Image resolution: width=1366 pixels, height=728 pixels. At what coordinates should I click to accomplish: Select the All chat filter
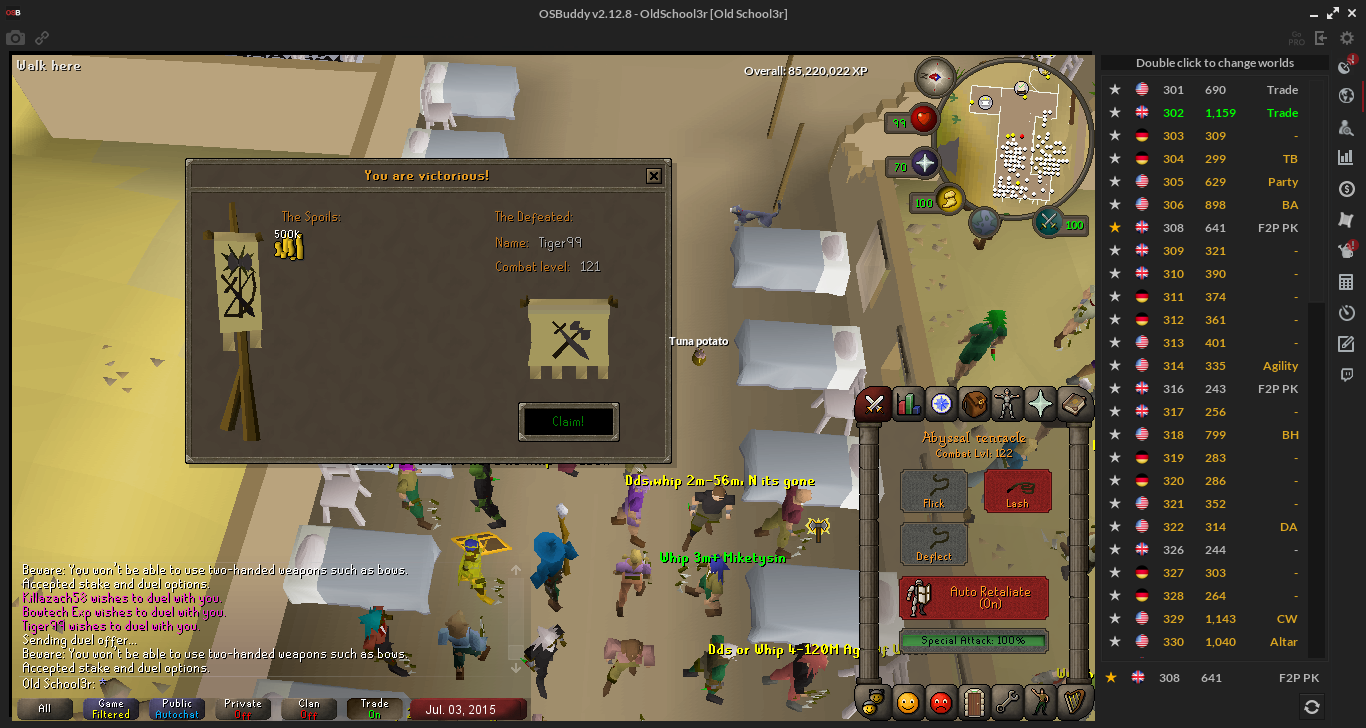click(x=44, y=709)
